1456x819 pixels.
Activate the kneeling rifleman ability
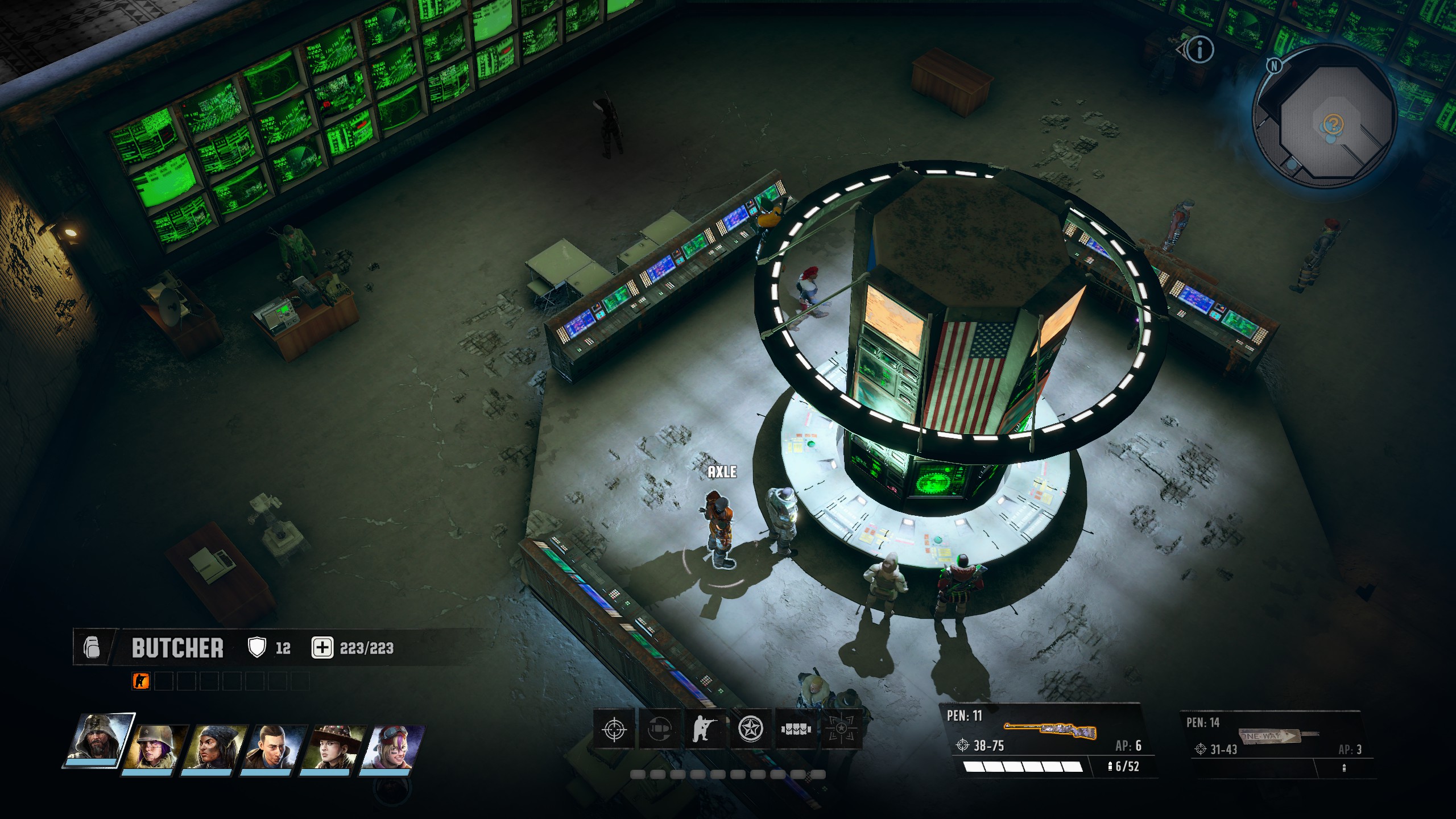[705, 729]
